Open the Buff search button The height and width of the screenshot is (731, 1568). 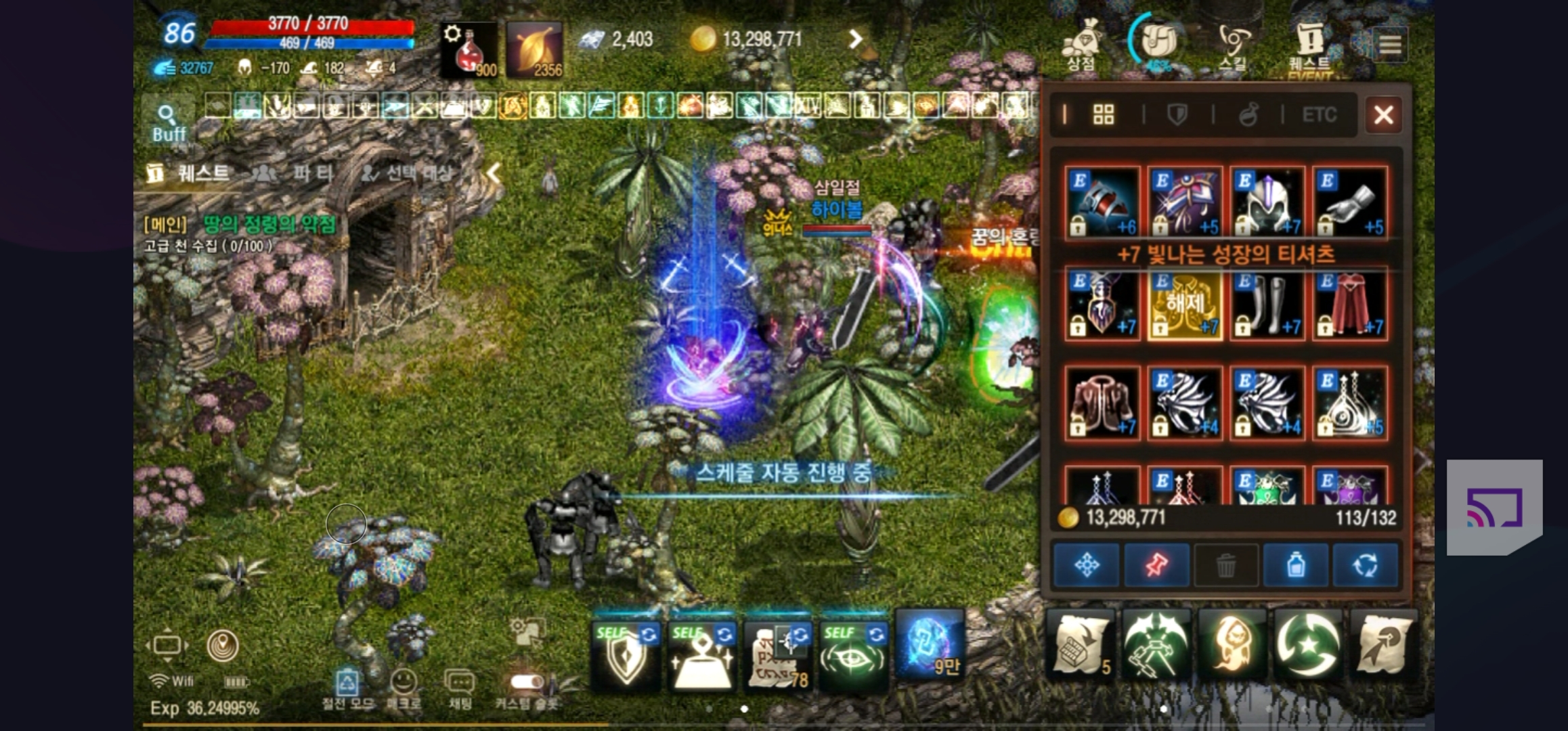168,123
